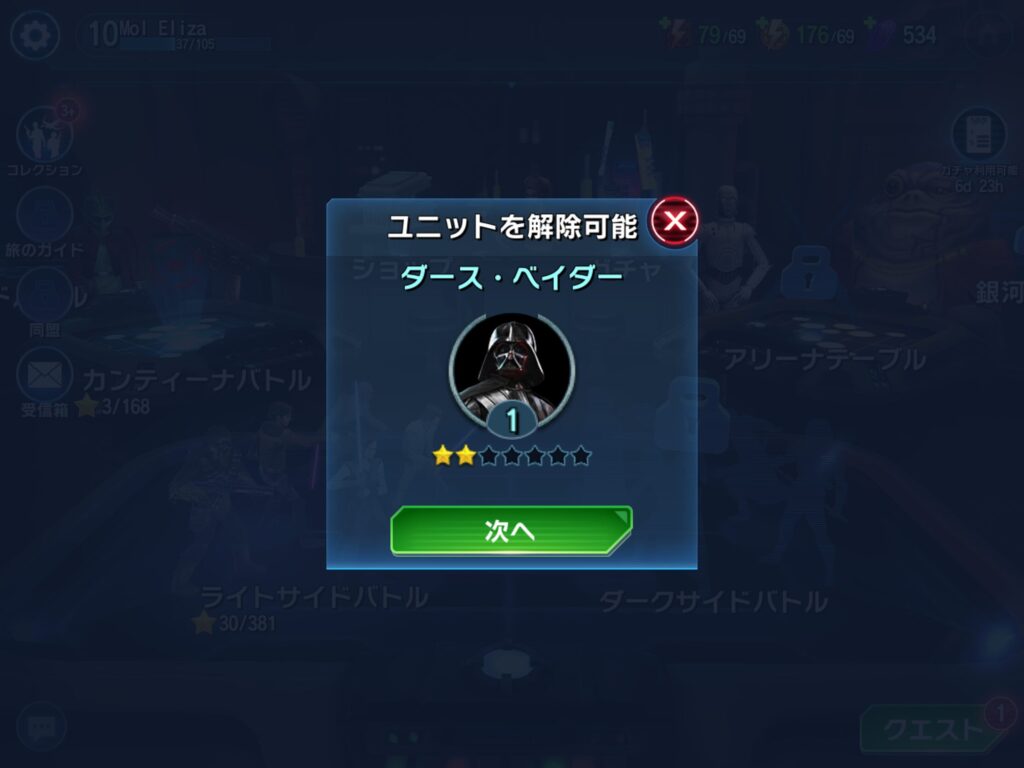
Task: Enter カンティーナバトル cantina battles
Action: point(196,380)
